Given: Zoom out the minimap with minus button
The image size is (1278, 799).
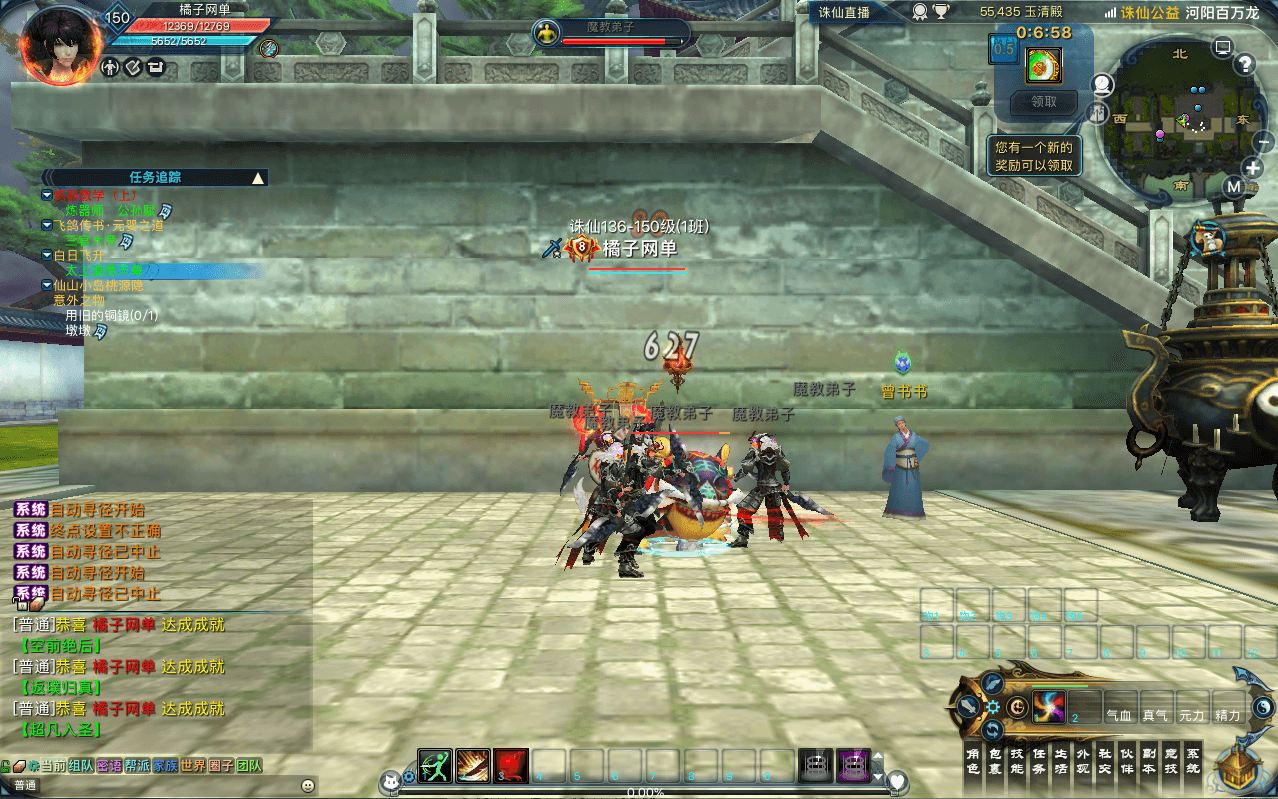Looking at the screenshot, I should point(1264,142).
